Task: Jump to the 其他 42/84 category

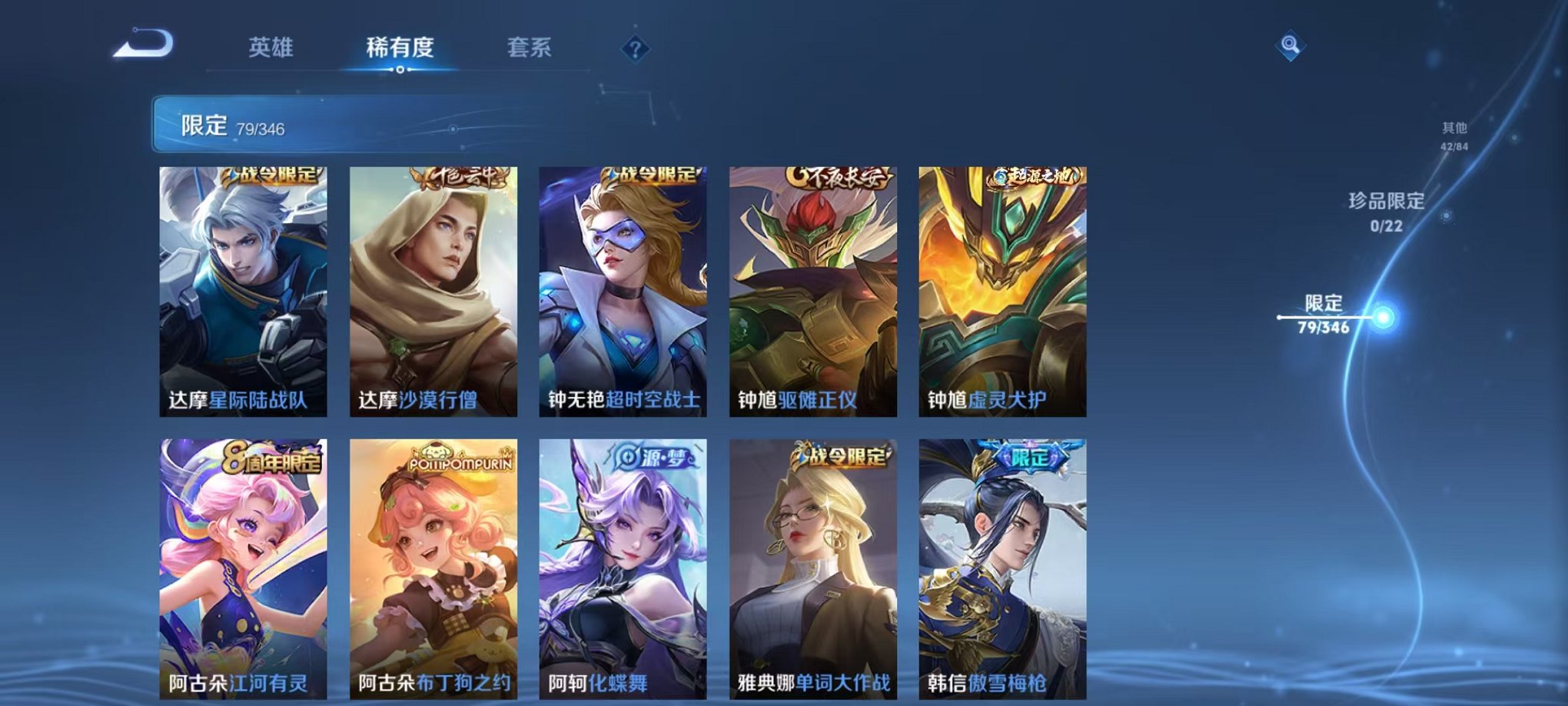Action: pos(1453,132)
